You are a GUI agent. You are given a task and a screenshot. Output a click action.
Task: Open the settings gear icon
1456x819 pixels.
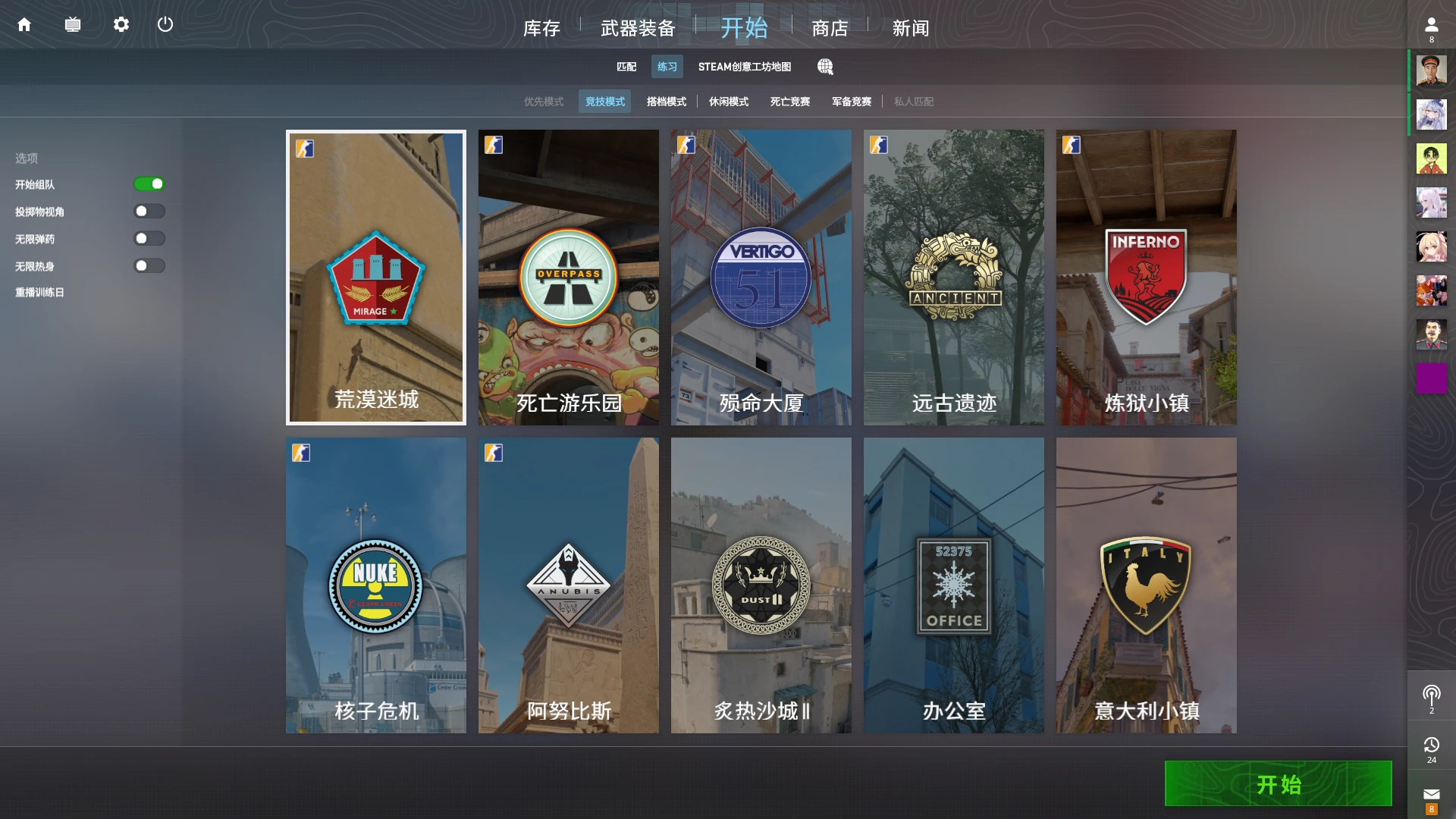[x=121, y=24]
